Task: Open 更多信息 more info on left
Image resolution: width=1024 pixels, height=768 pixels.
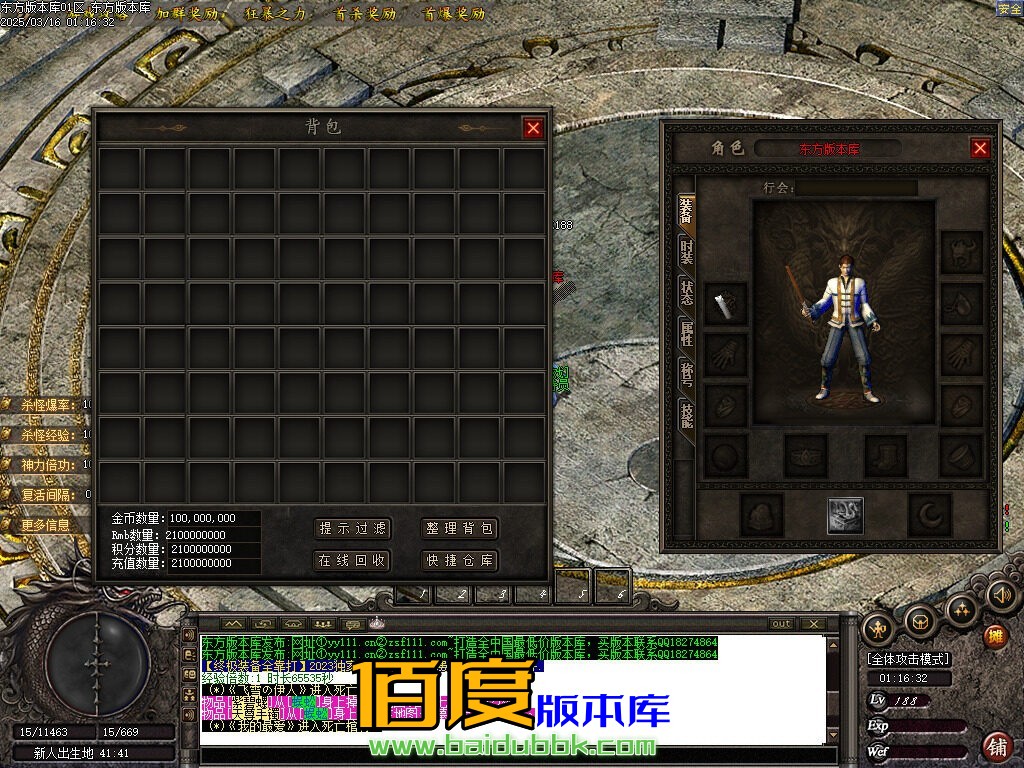Action: coord(46,524)
